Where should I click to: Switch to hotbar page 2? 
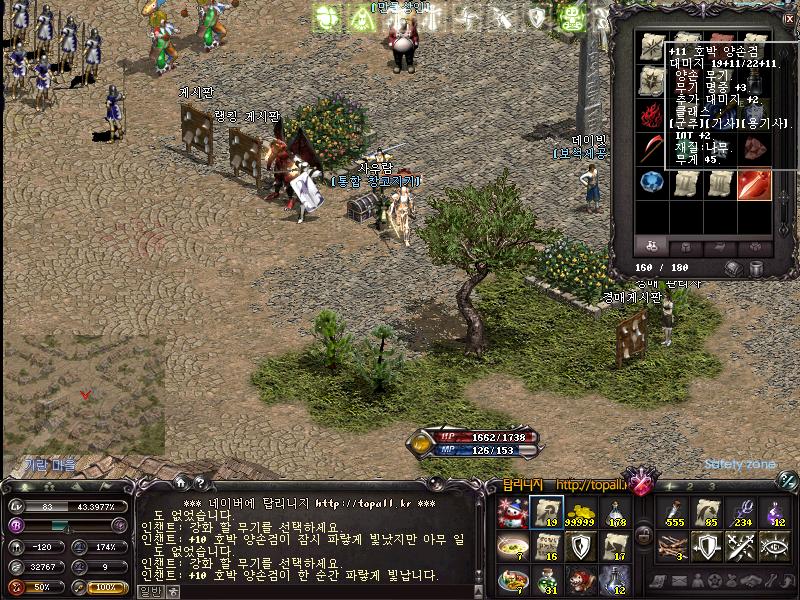coord(688,486)
